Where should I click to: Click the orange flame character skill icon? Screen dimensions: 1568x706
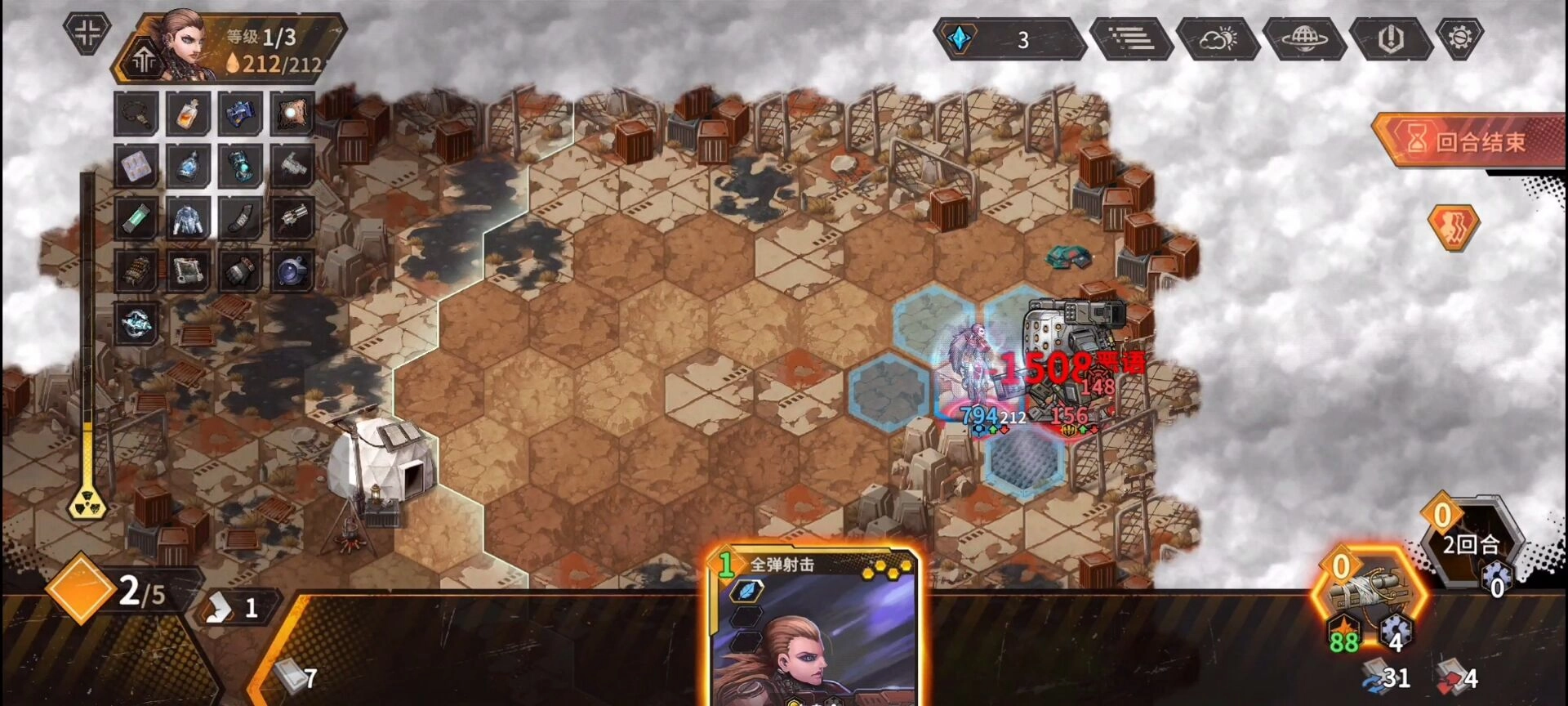pos(1453,226)
